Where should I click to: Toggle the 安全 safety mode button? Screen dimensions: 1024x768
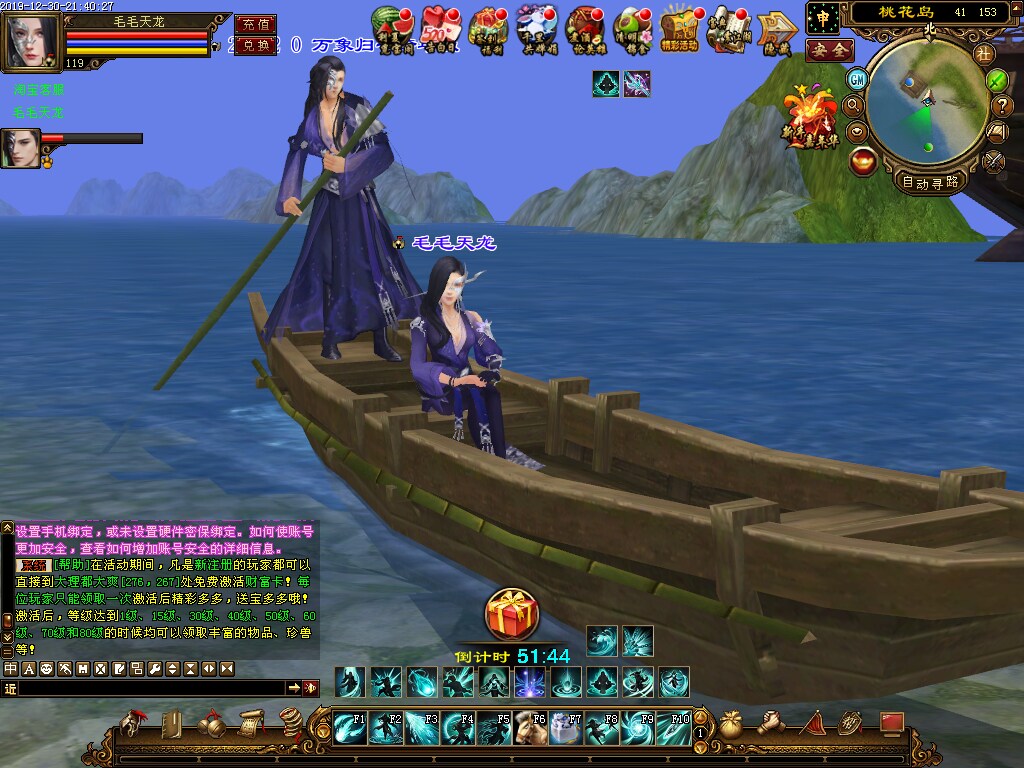pyautogui.click(x=829, y=49)
